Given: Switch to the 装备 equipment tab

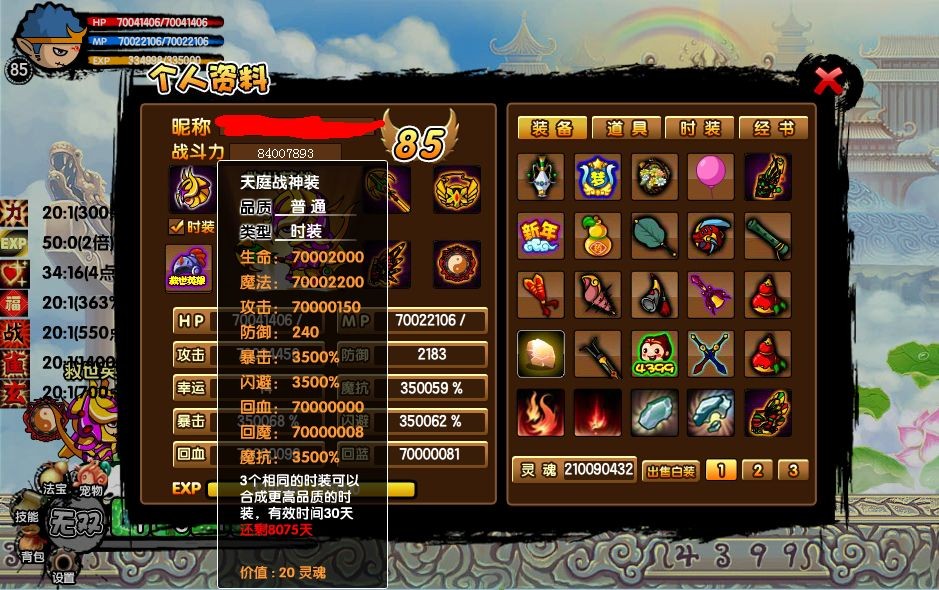Looking at the screenshot, I should [552, 128].
